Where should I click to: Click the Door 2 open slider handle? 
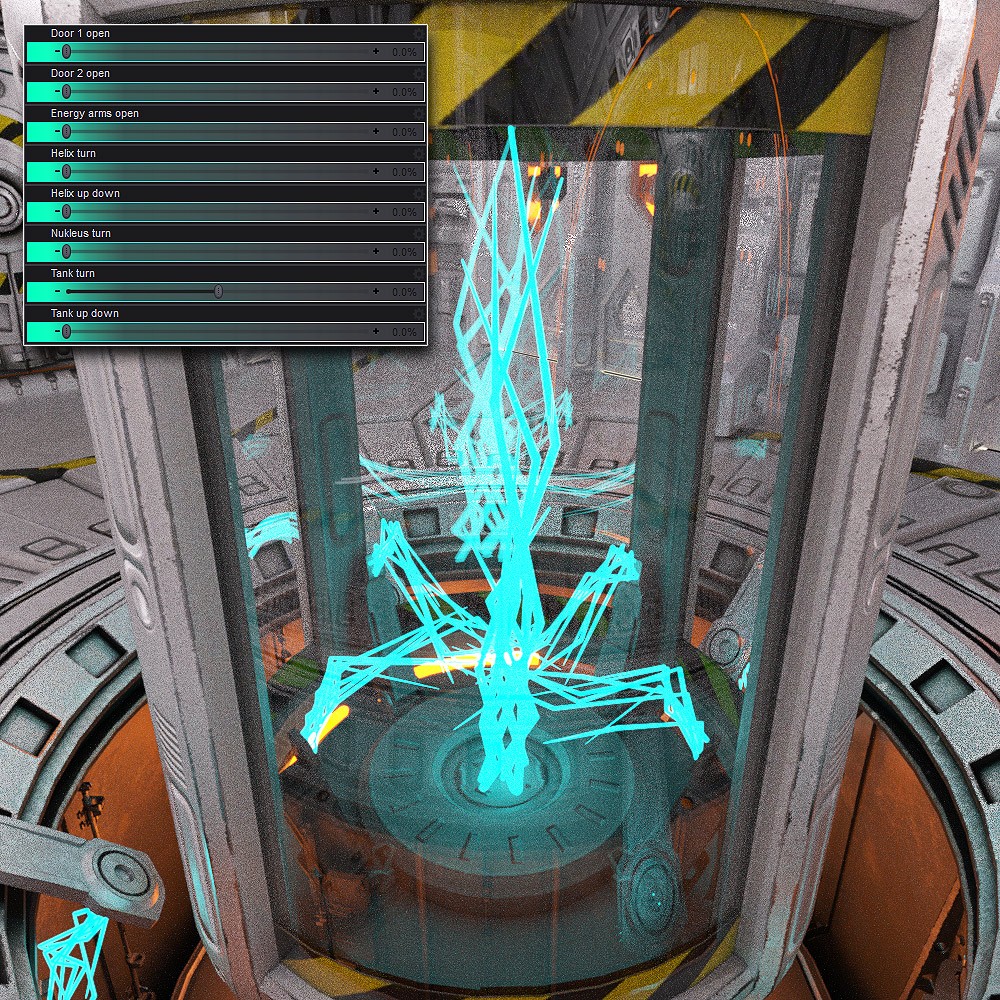coord(66,91)
